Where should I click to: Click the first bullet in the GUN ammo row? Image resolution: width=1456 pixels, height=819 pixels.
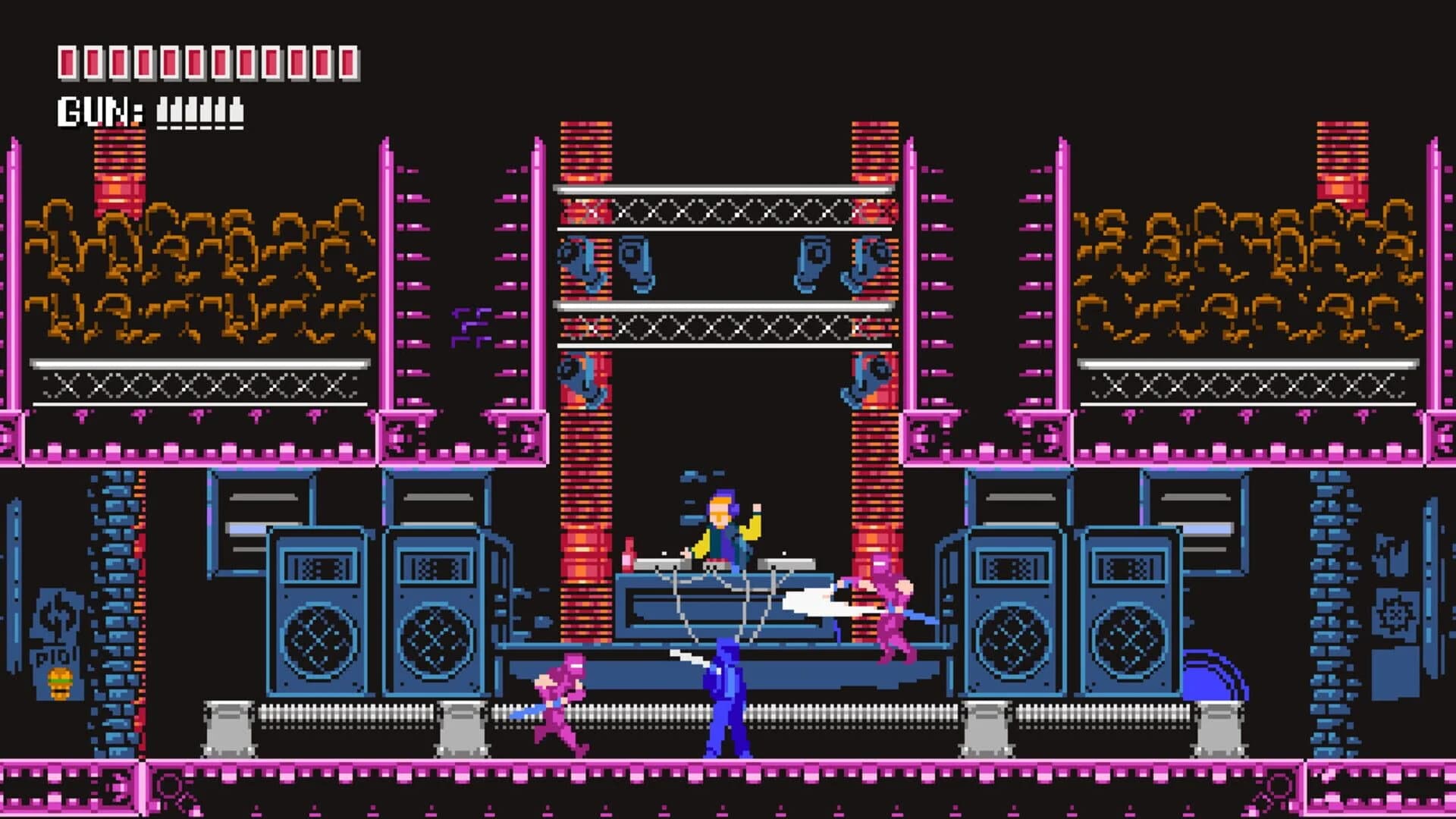click(x=163, y=110)
